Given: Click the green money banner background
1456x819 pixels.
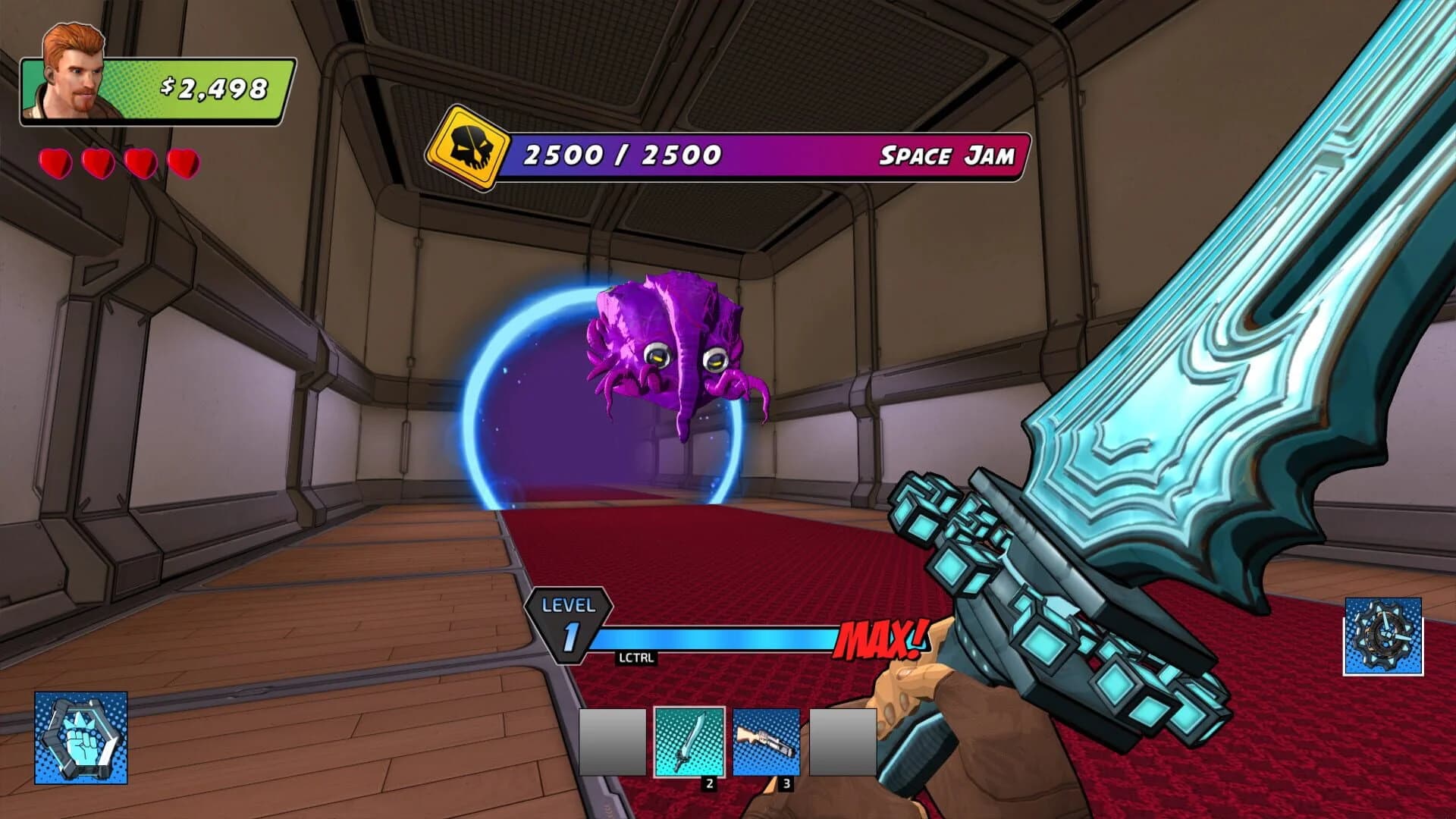Looking at the screenshot, I should [x=174, y=87].
